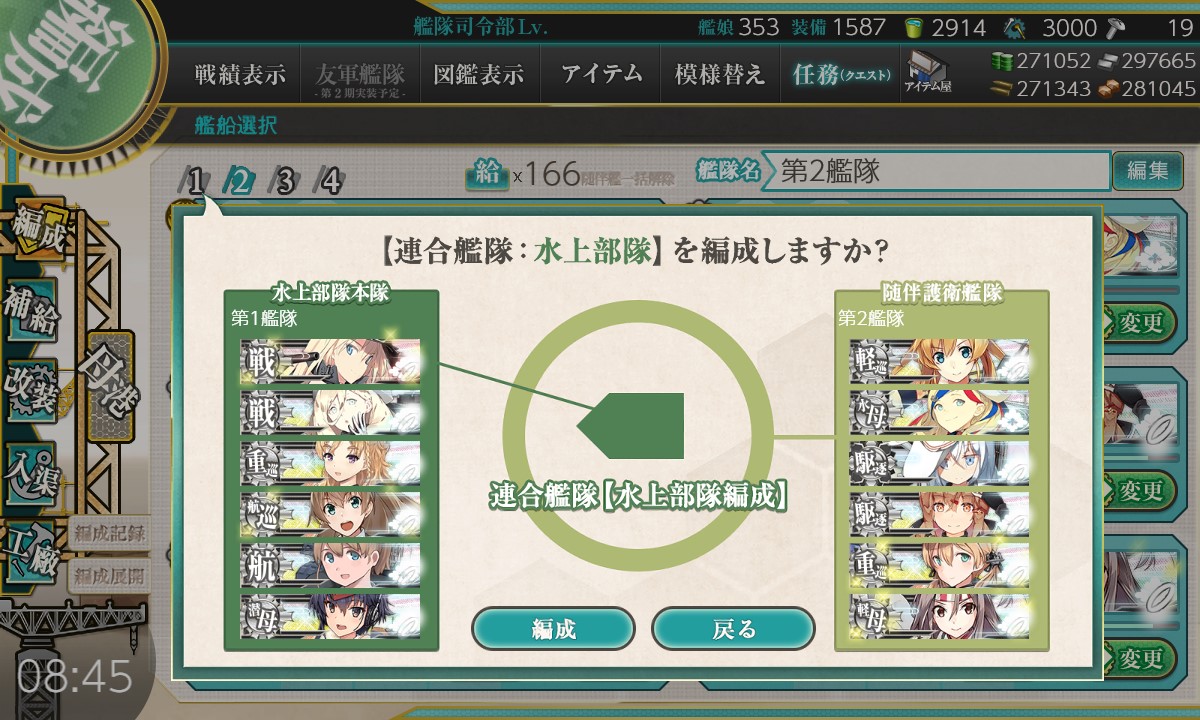Open 補給 resupply side menu
Viewport: 1200px width, 720px height.
pyautogui.click(x=31, y=311)
